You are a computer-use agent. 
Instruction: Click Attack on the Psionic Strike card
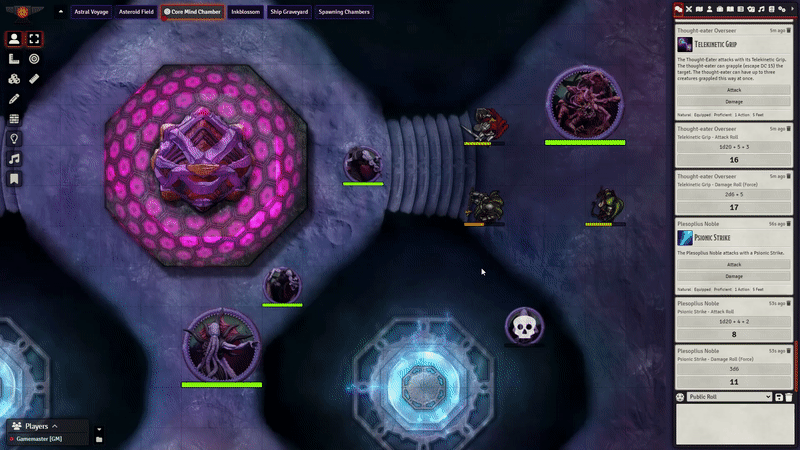734,264
